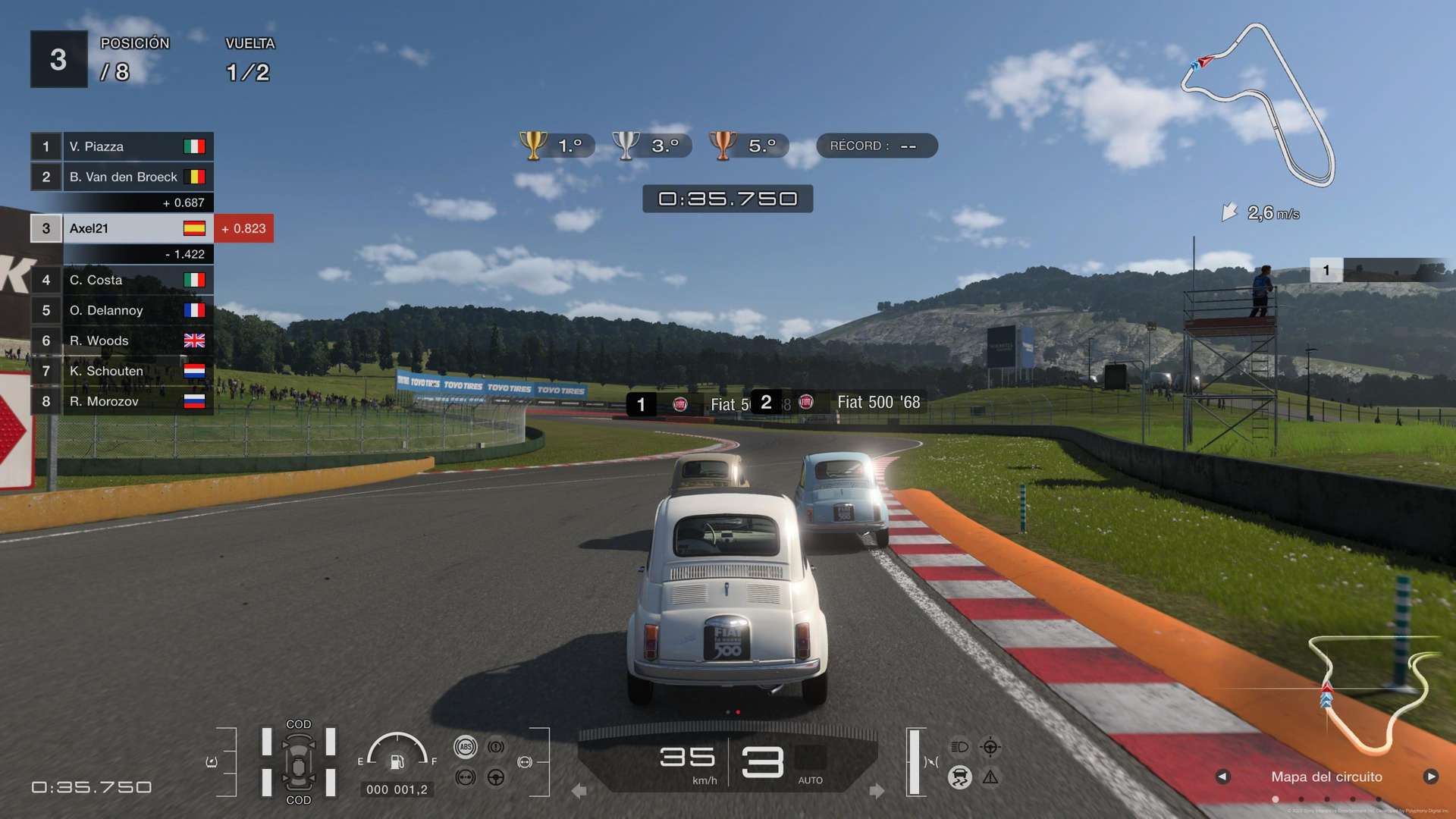Click the Axel21 player row
The height and width of the screenshot is (819, 1456).
click(x=121, y=228)
